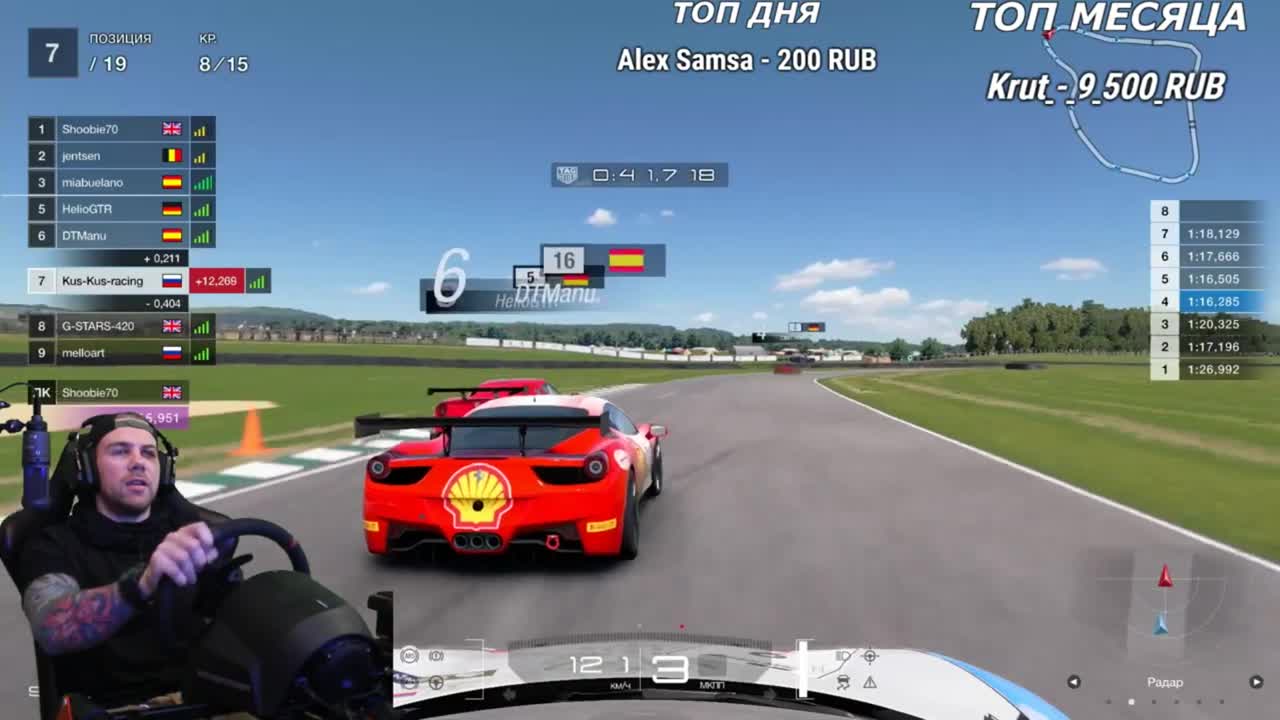Toggle the signal strength indicator for melloart
This screenshot has height=720, width=1280.
(199, 353)
